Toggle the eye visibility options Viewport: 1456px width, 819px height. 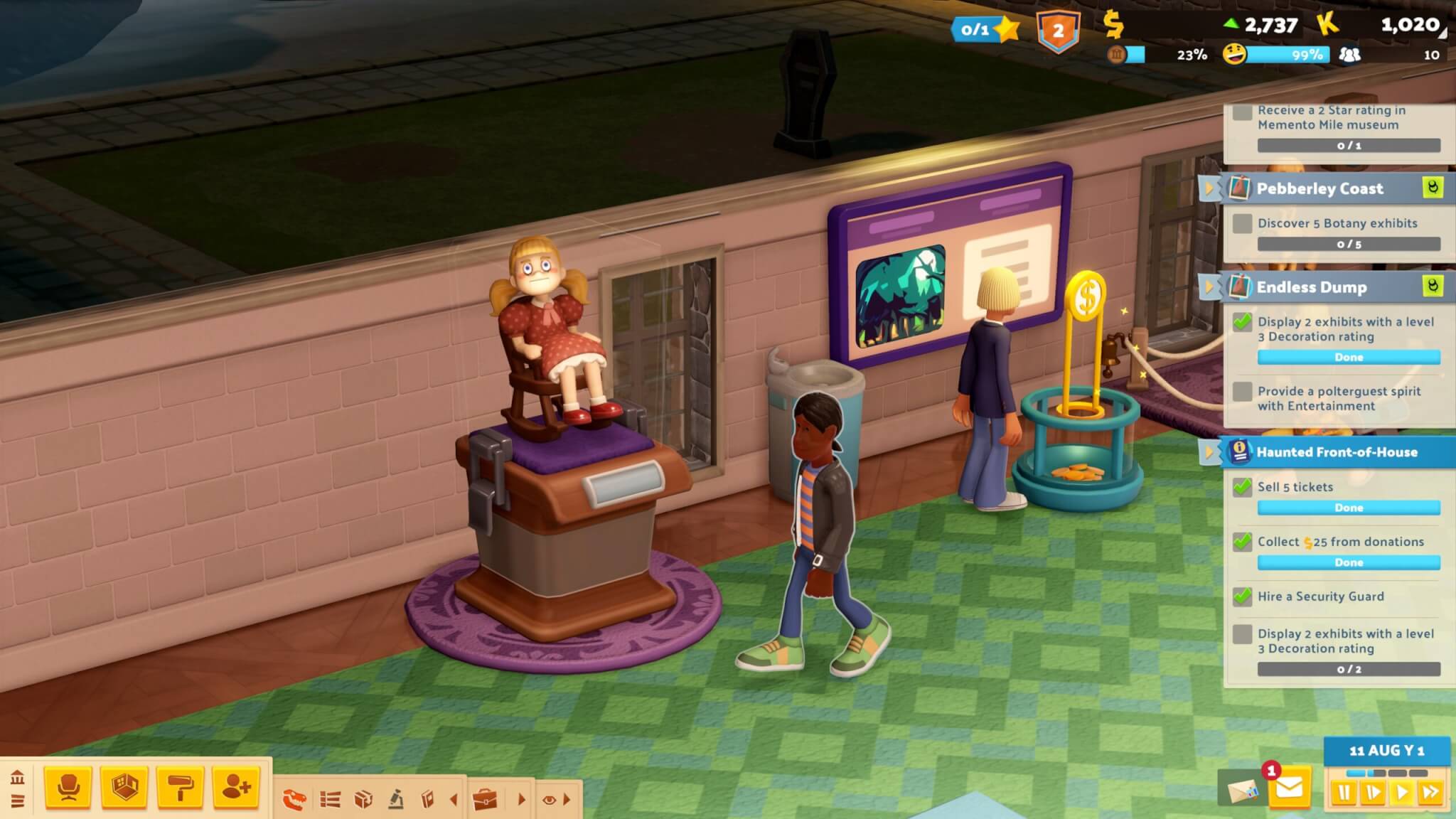(549, 800)
